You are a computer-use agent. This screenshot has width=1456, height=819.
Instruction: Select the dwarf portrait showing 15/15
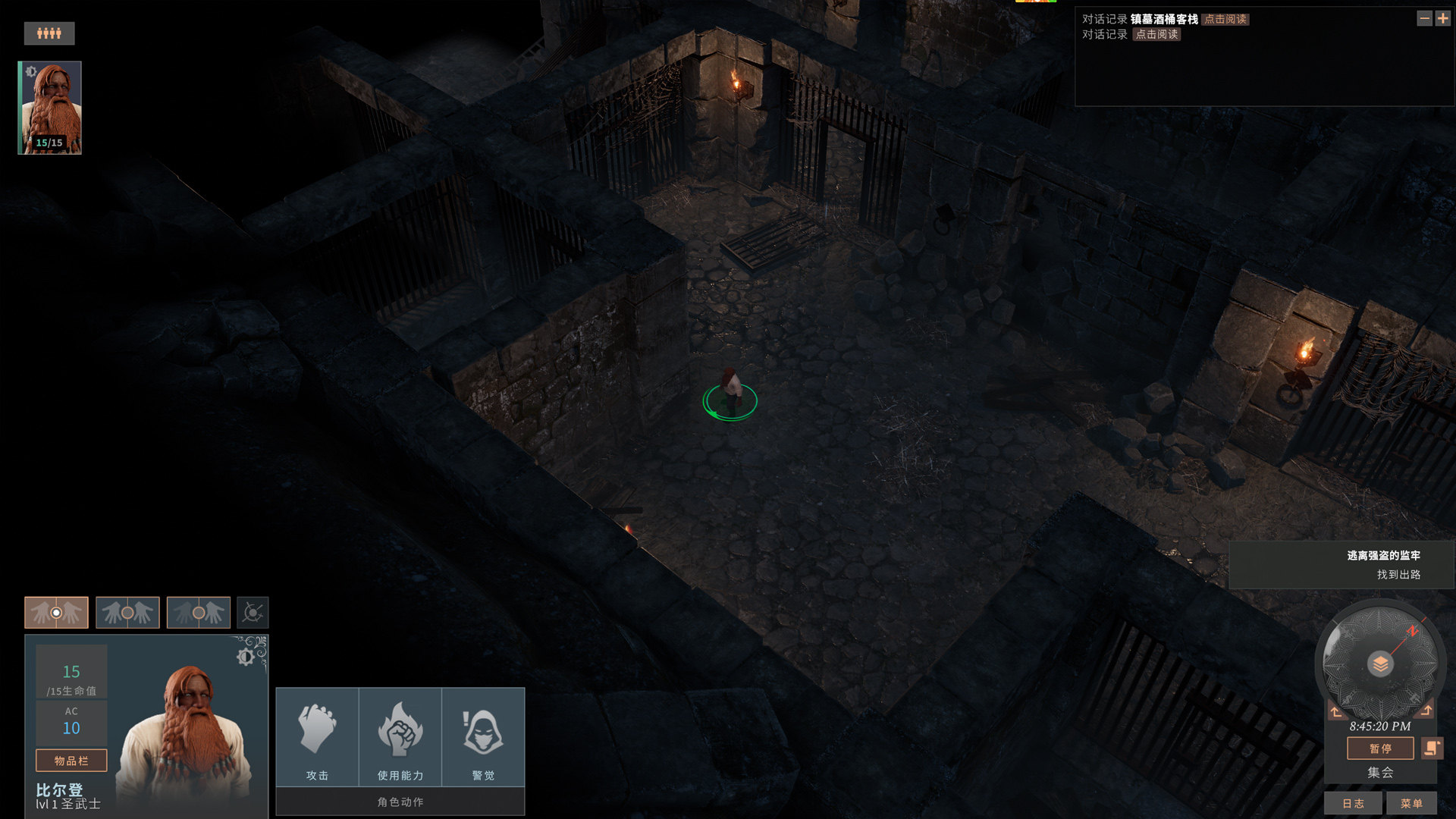(50, 108)
